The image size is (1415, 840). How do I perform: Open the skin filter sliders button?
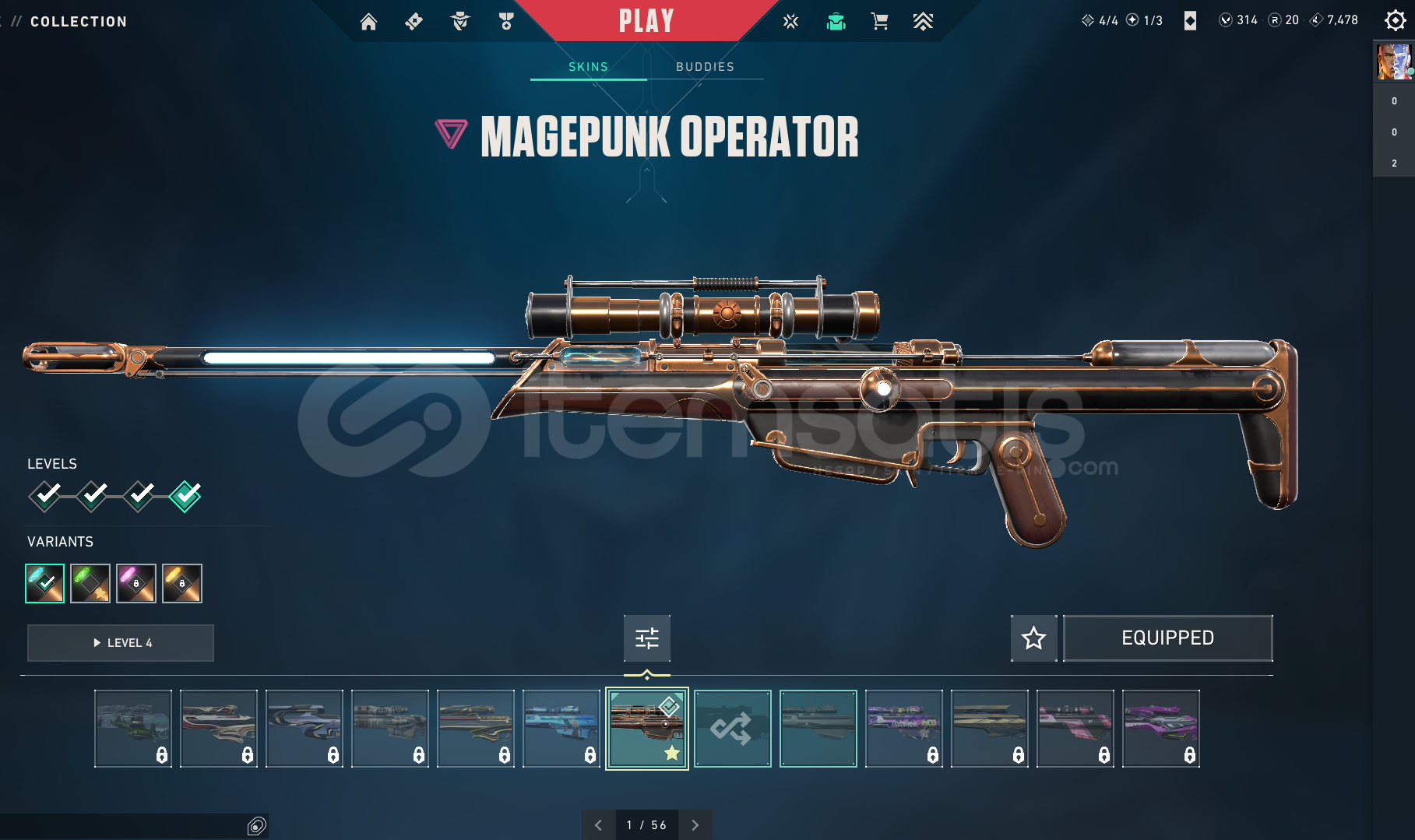646,638
